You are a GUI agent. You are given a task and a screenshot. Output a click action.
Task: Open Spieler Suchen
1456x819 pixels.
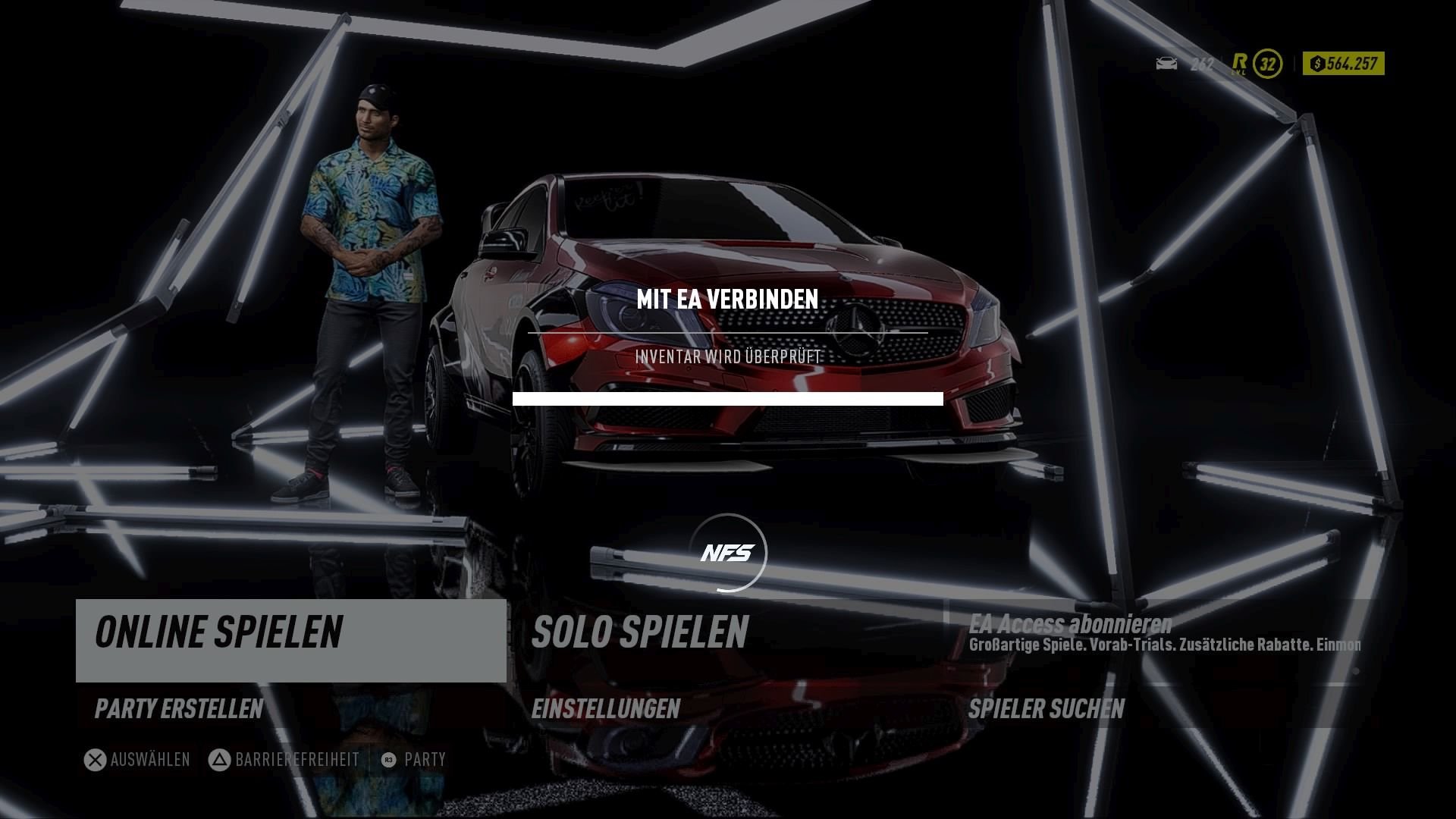click(x=1046, y=711)
